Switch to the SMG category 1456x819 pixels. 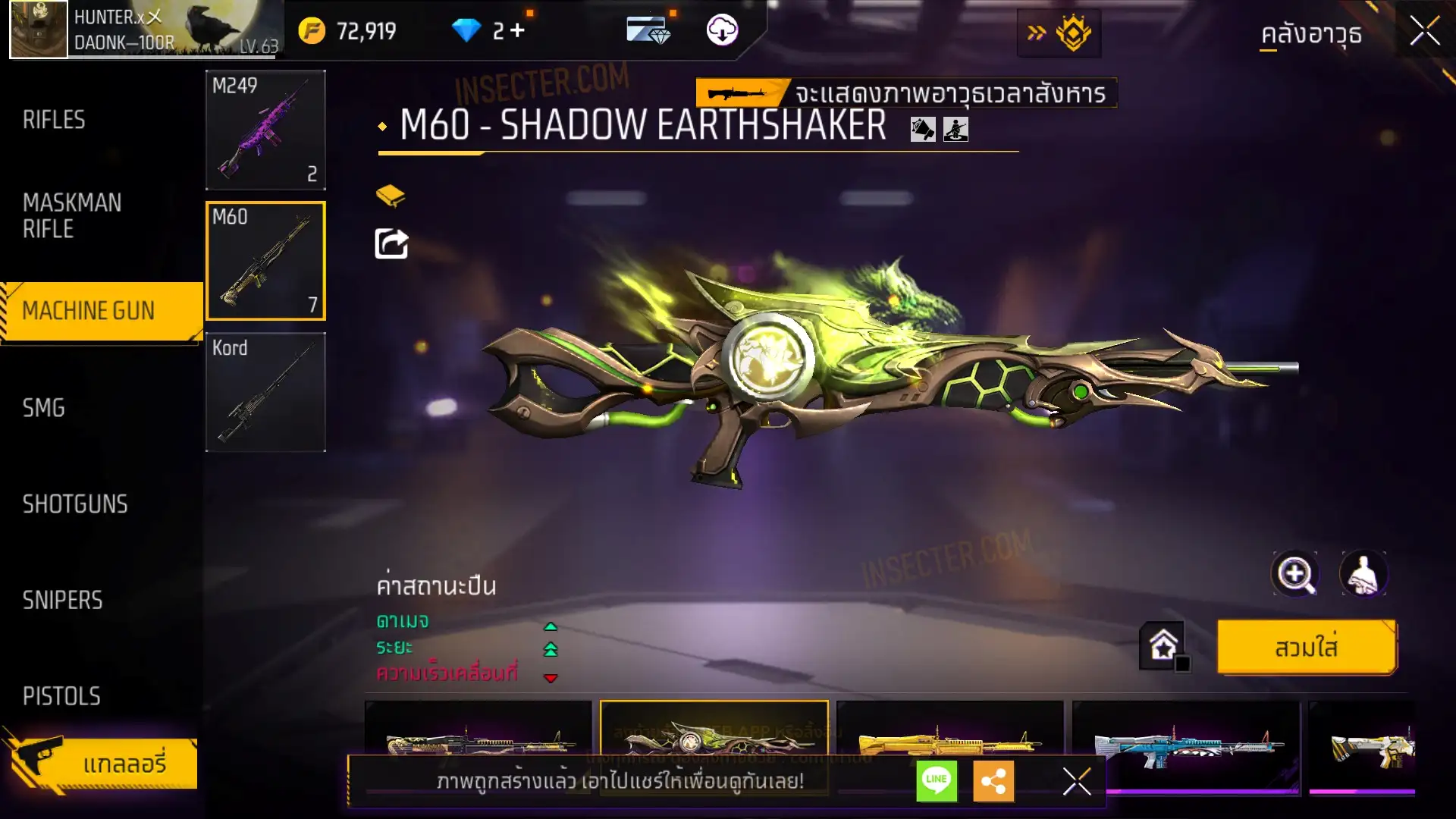click(x=44, y=408)
